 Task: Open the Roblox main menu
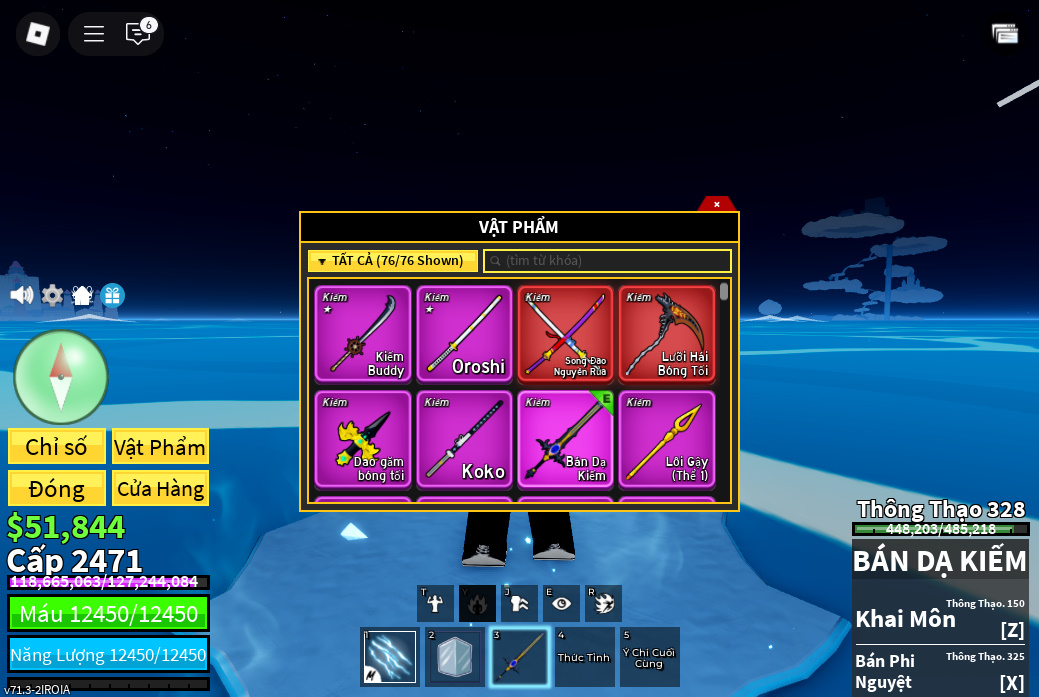point(38,34)
